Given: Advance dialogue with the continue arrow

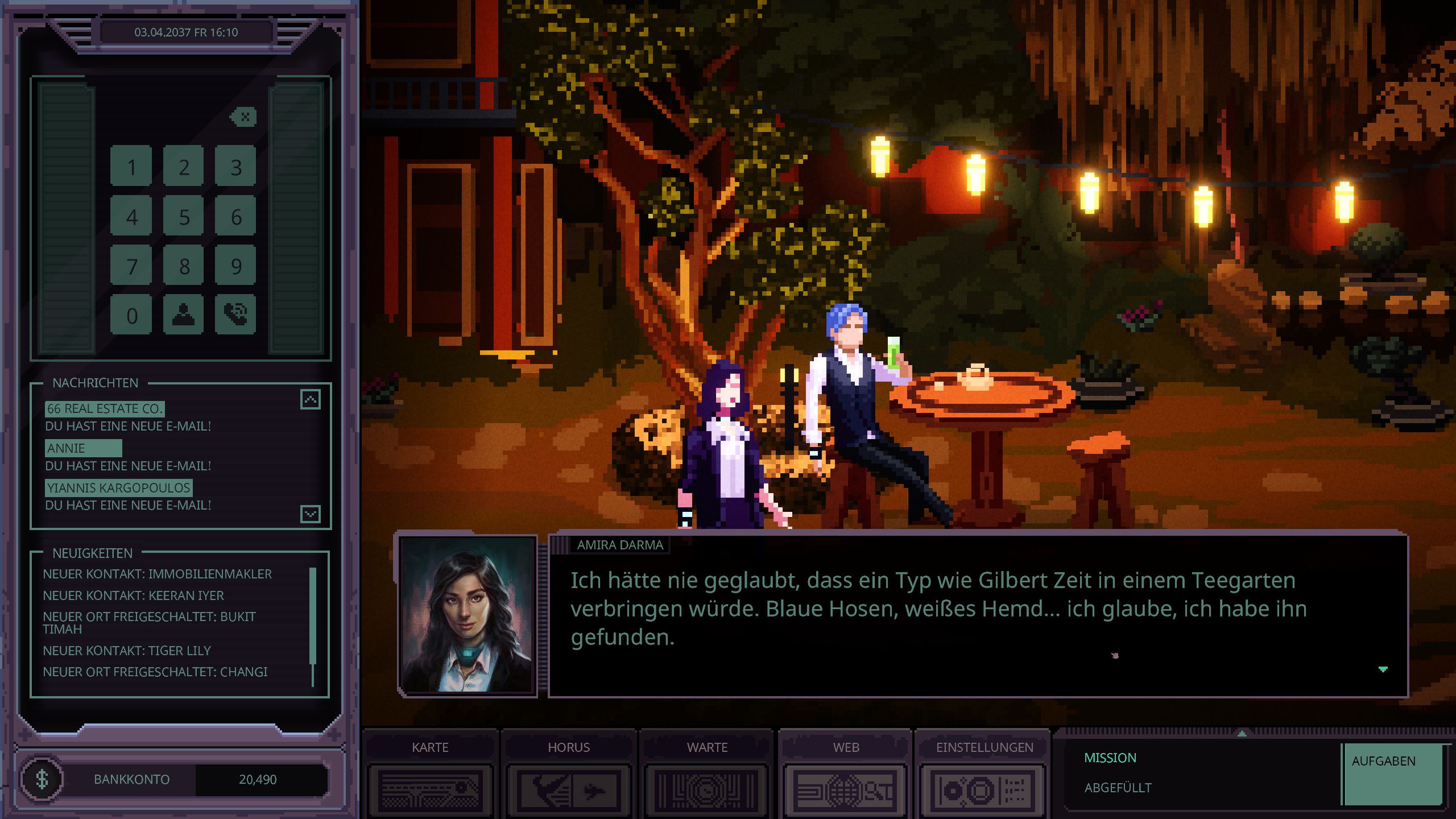Looking at the screenshot, I should click(x=1383, y=669).
